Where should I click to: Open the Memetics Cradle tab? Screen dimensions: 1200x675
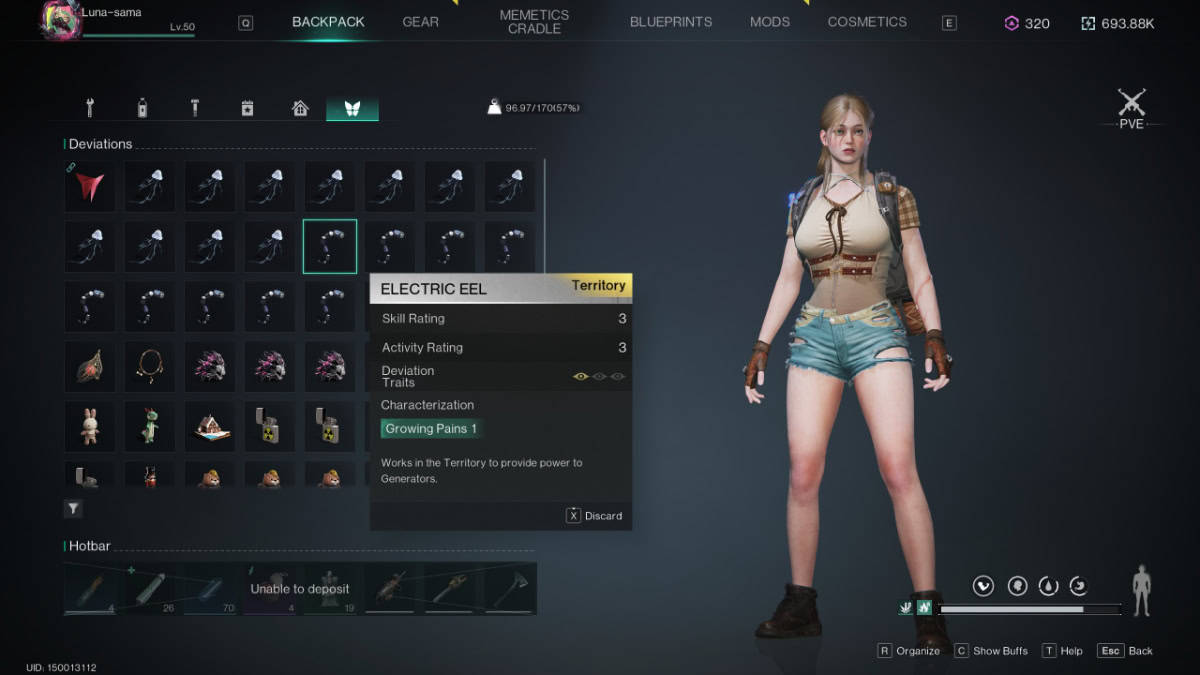[534, 22]
